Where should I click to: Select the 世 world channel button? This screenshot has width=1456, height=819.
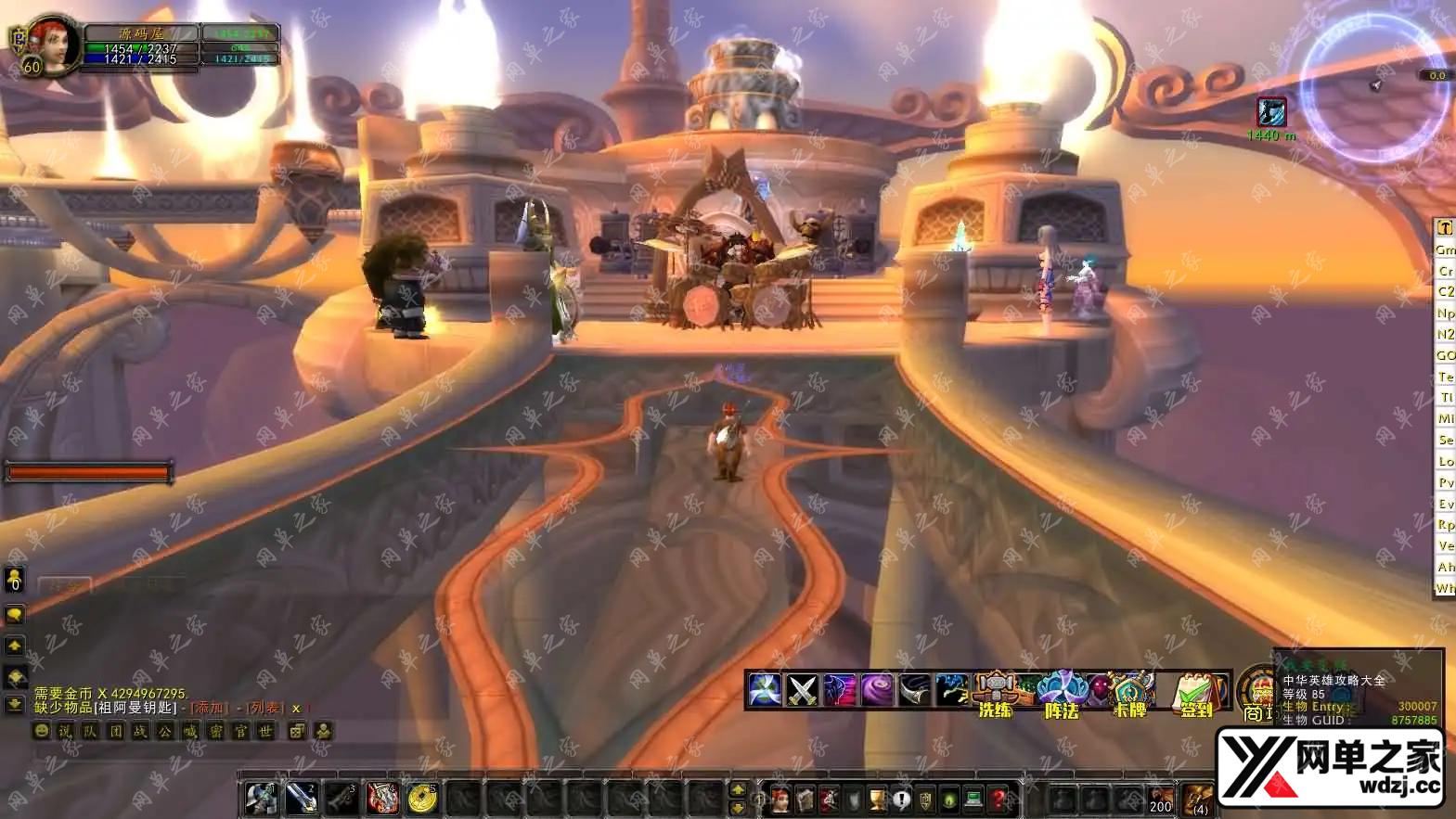click(265, 732)
